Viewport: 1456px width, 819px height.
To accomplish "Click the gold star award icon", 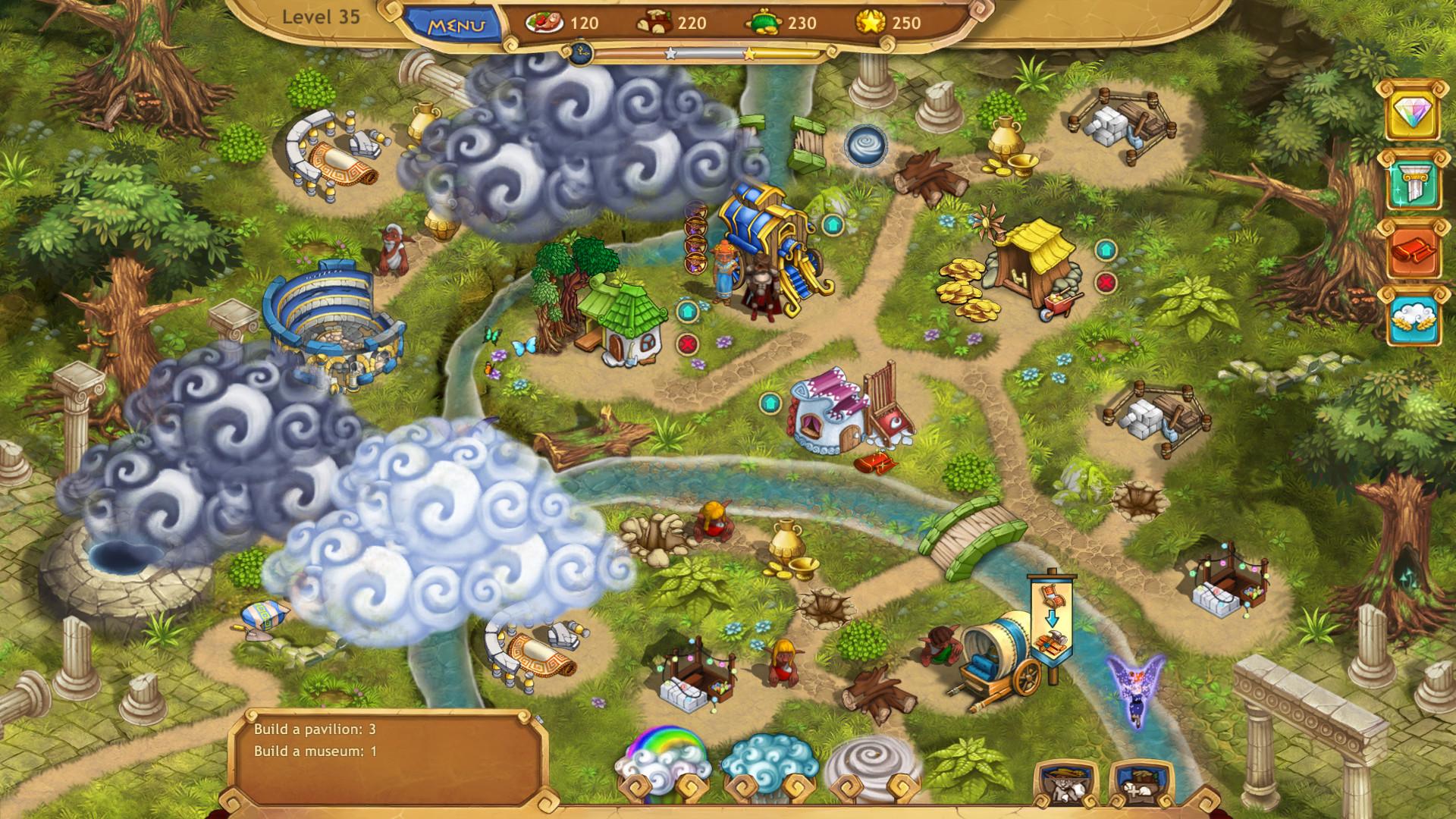I will (x=871, y=23).
